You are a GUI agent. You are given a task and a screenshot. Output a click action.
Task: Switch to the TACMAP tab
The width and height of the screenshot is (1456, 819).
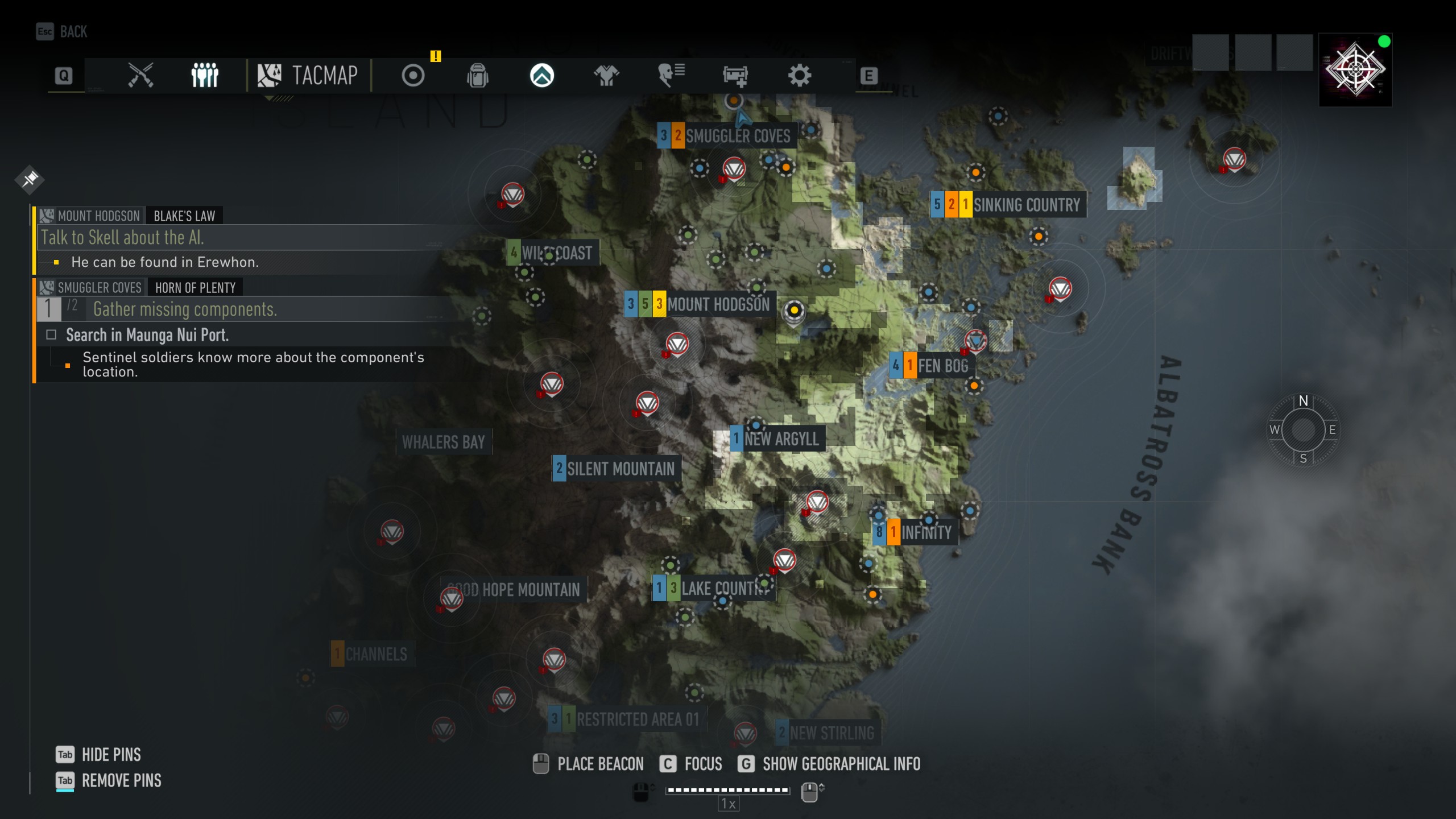310,75
